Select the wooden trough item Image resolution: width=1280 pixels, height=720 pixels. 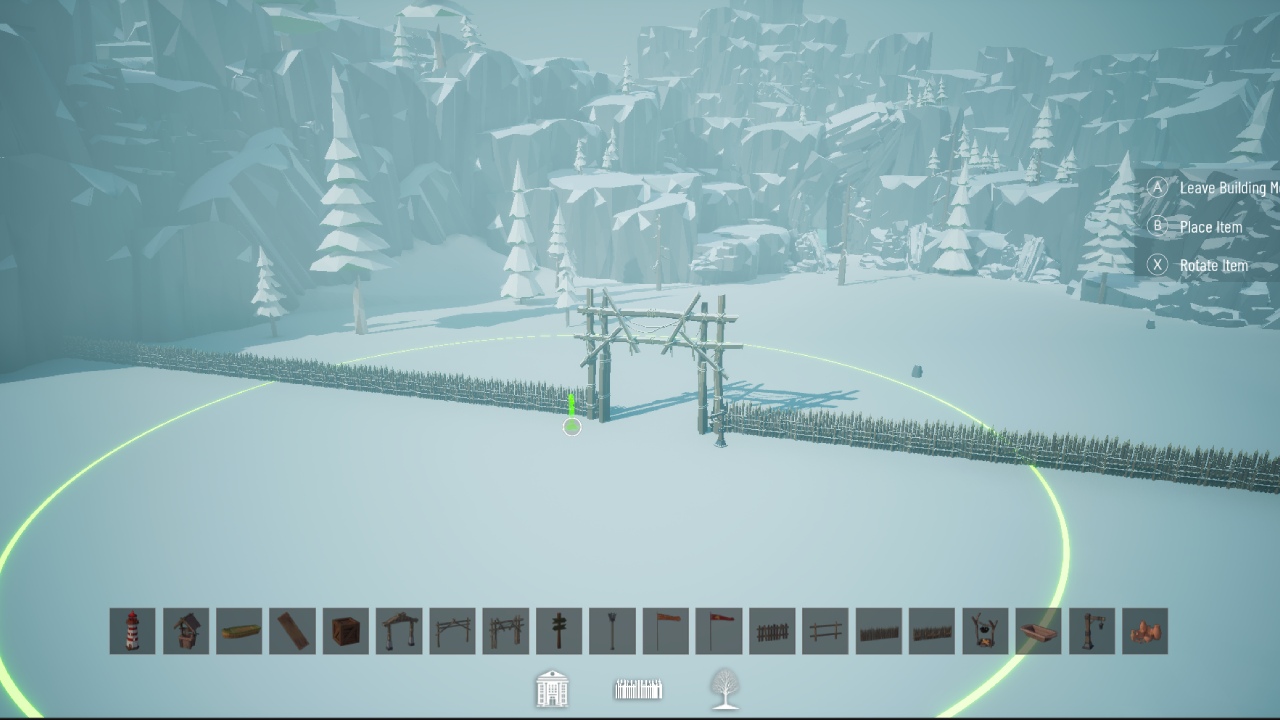tap(1037, 630)
